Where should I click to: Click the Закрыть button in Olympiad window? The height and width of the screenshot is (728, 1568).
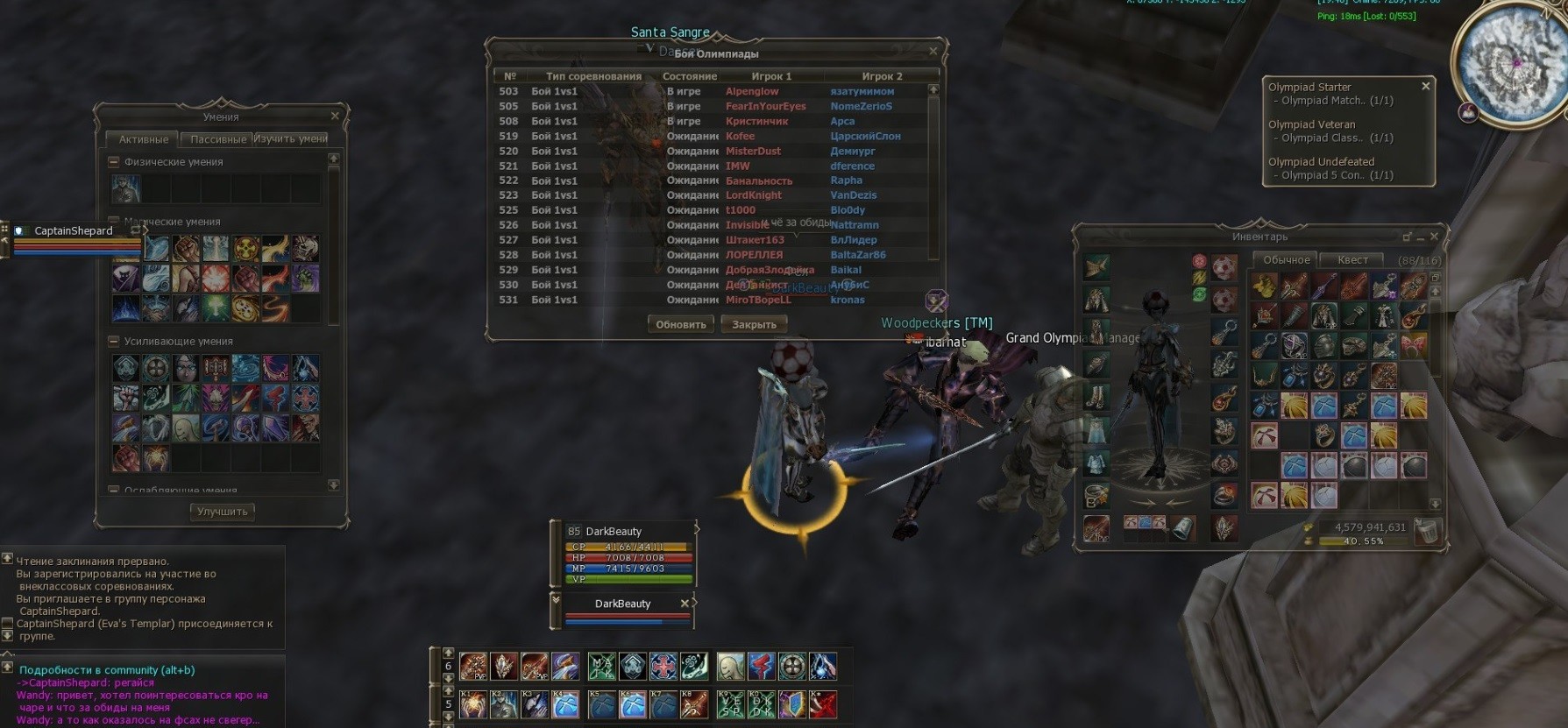pos(754,324)
